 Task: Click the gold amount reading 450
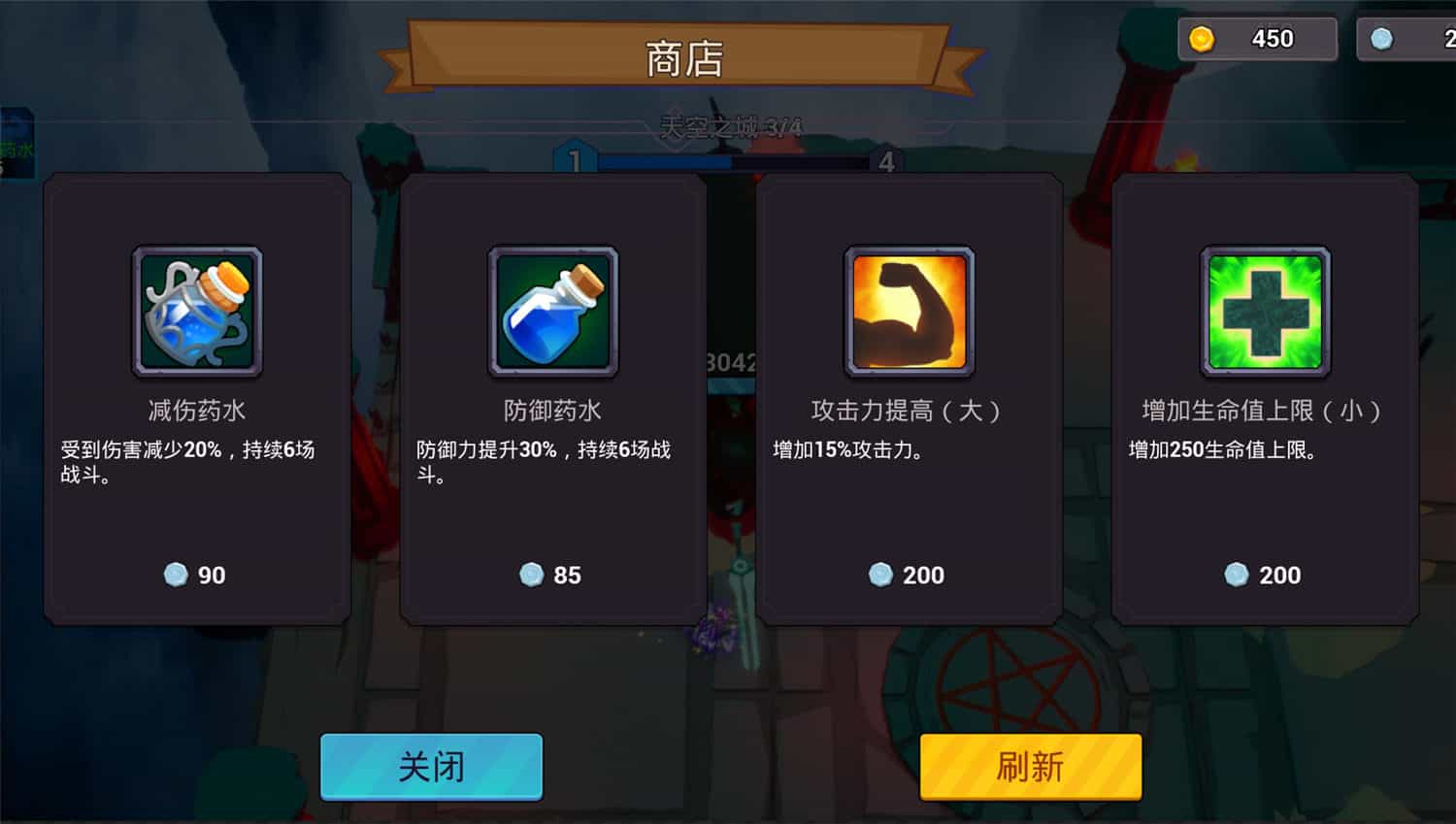pos(1272,38)
